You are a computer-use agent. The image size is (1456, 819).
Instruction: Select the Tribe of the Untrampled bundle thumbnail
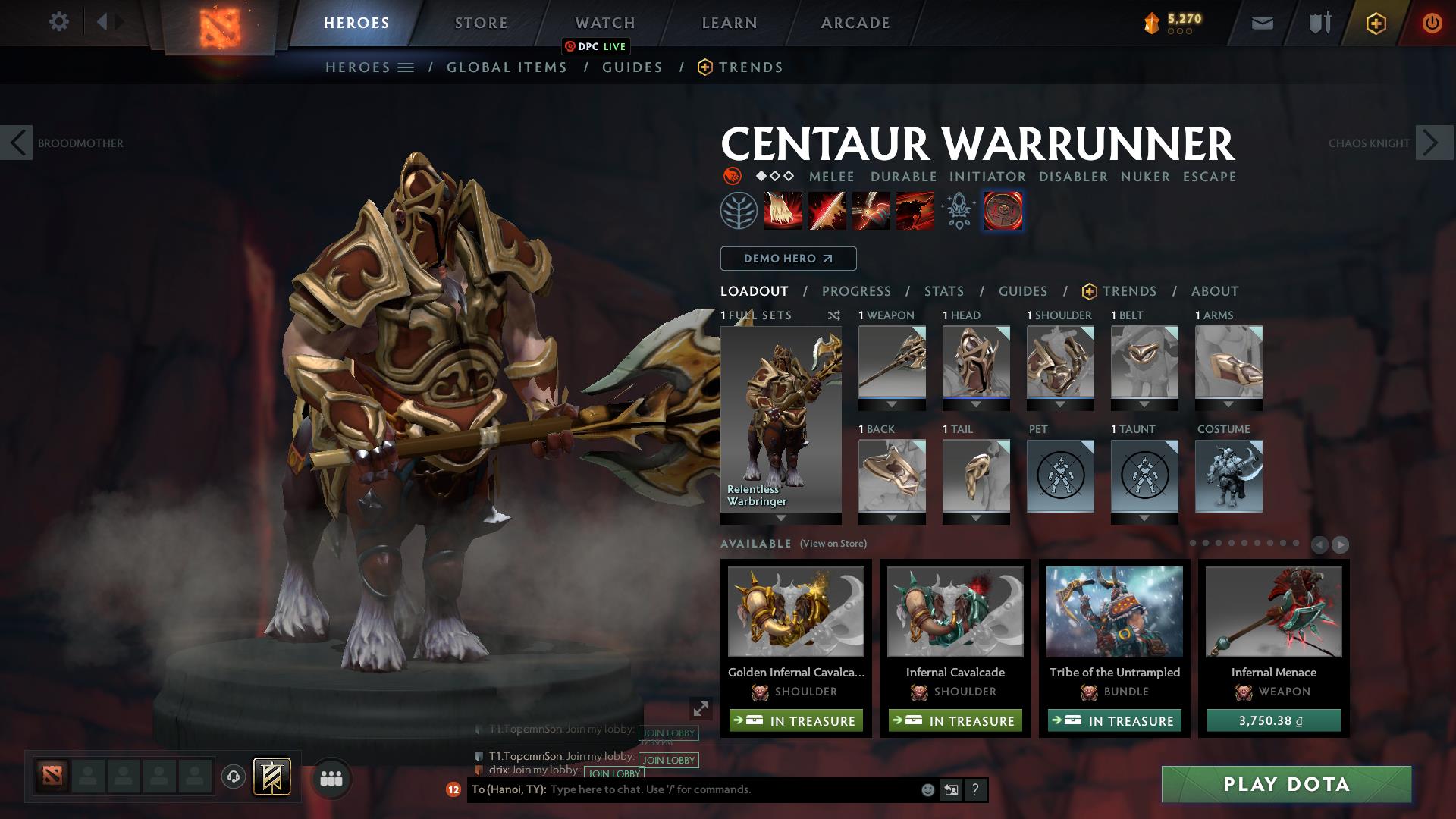pyautogui.click(x=1114, y=613)
